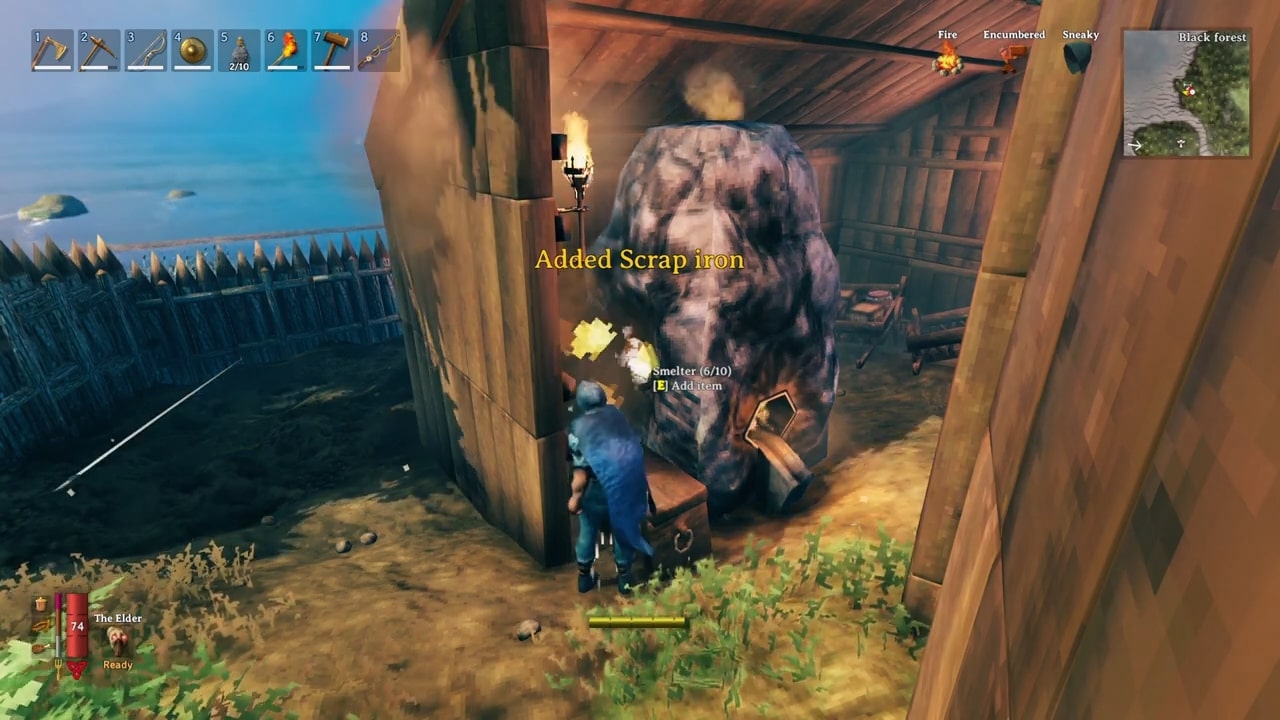Image resolution: width=1280 pixels, height=720 pixels.
Task: Expand the minimap with its arrow
Action: [1137, 145]
